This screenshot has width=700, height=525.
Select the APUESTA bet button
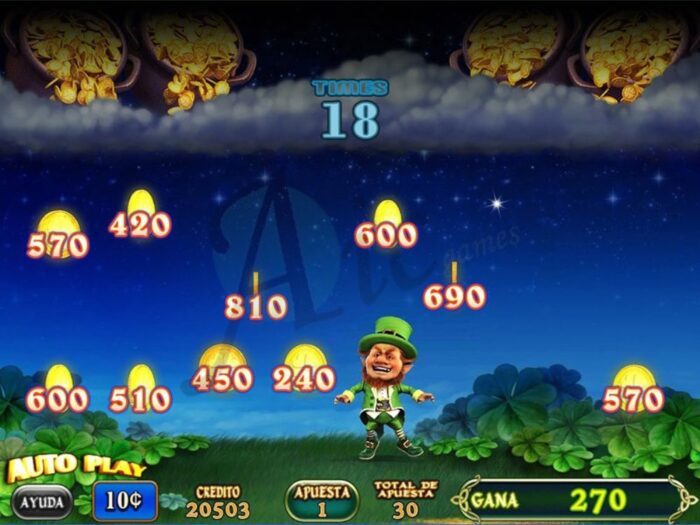[x=321, y=499]
